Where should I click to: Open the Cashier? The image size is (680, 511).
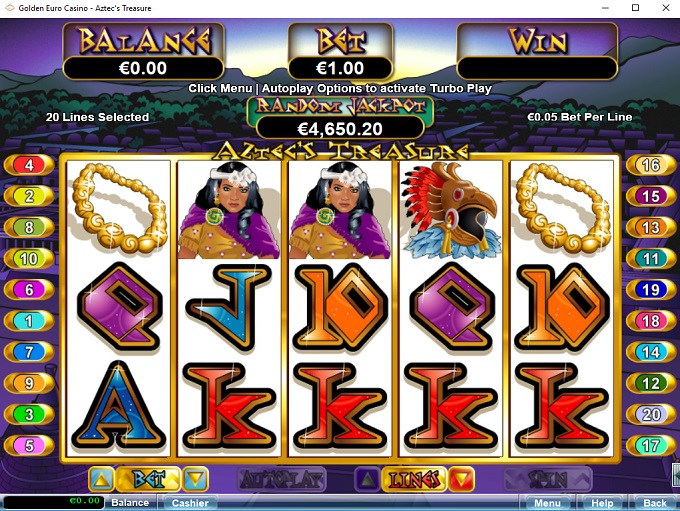pyautogui.click(x=189, y=503)
